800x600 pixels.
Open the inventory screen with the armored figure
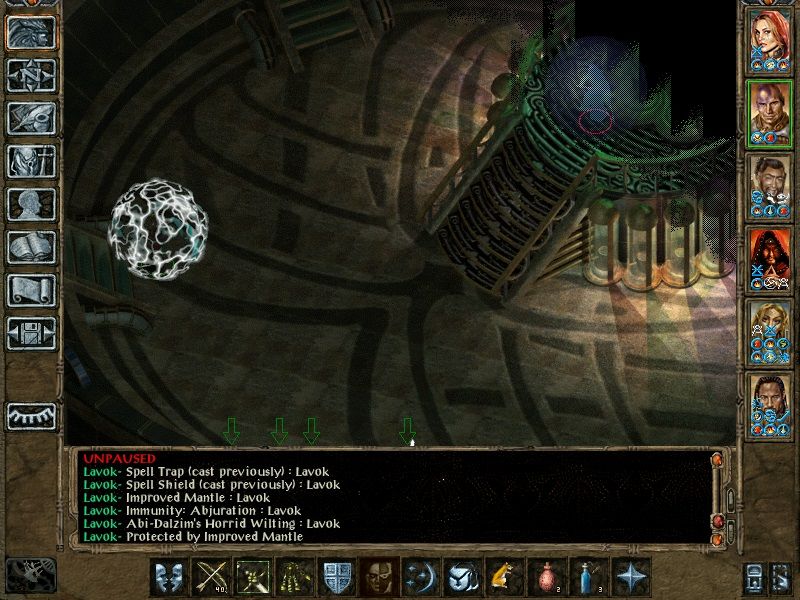[x=31, y=160]
